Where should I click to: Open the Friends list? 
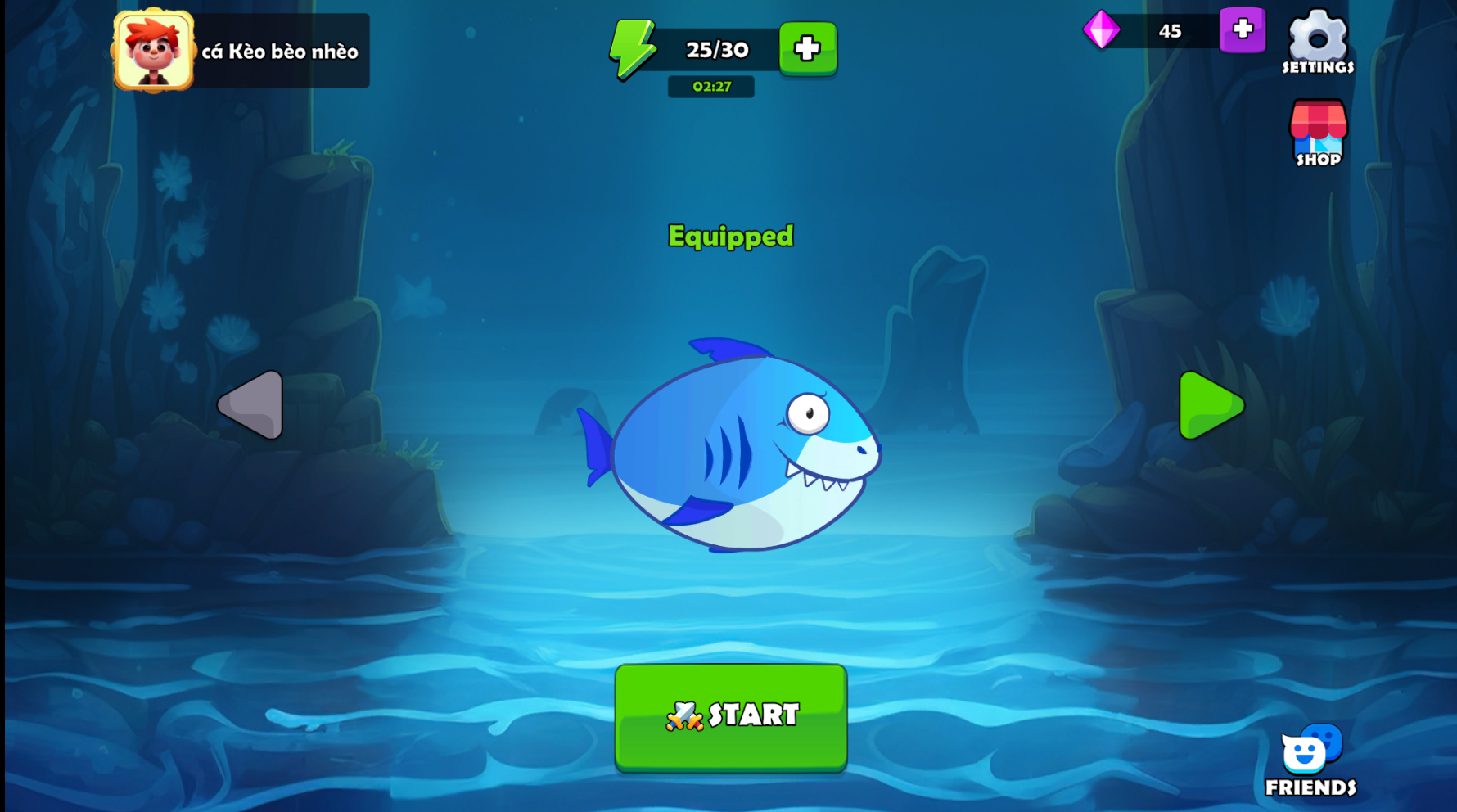coord(1310,760)
